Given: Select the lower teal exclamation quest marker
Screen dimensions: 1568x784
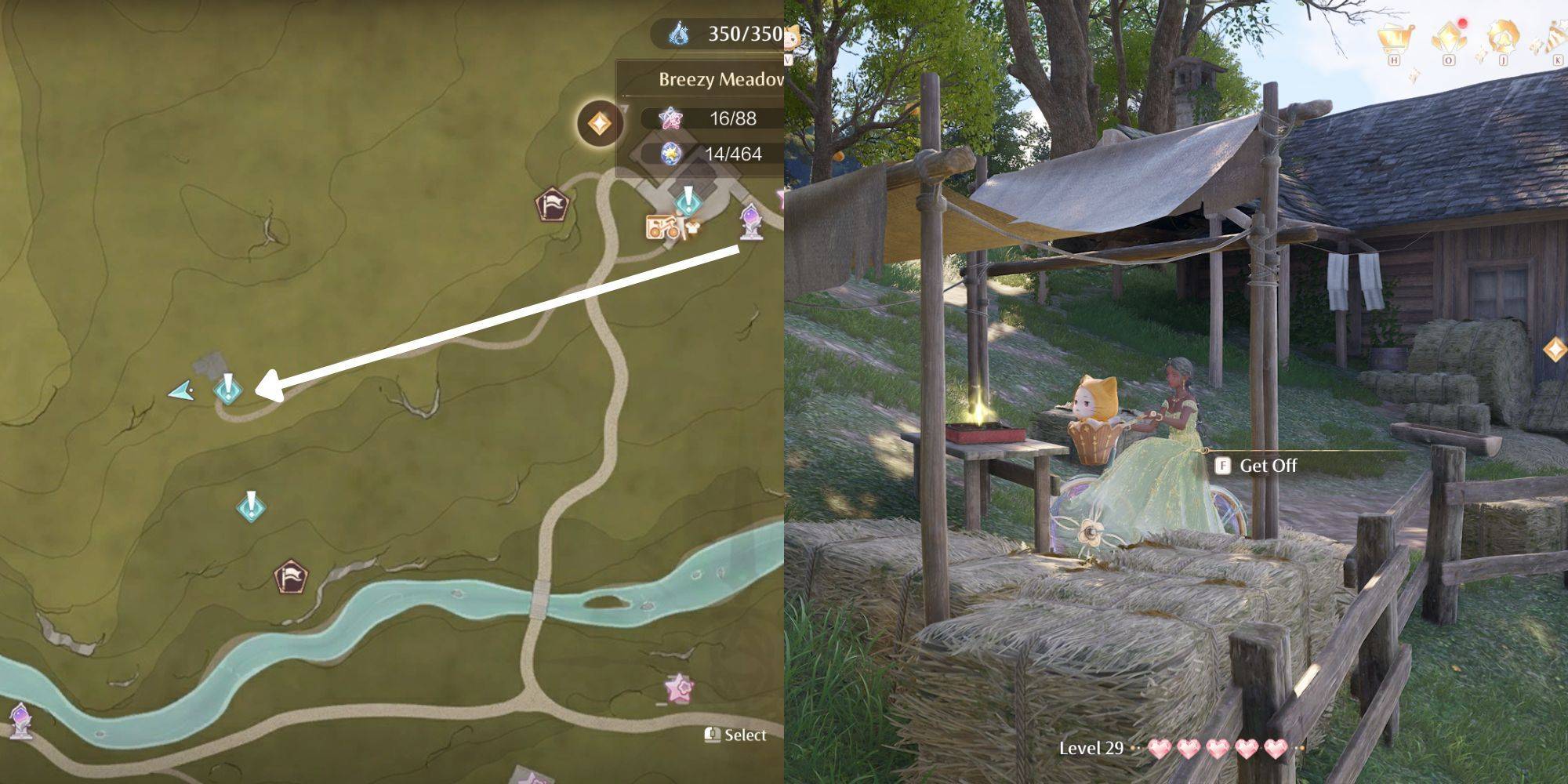Looking at the screenshot, I should pos(249,506).
